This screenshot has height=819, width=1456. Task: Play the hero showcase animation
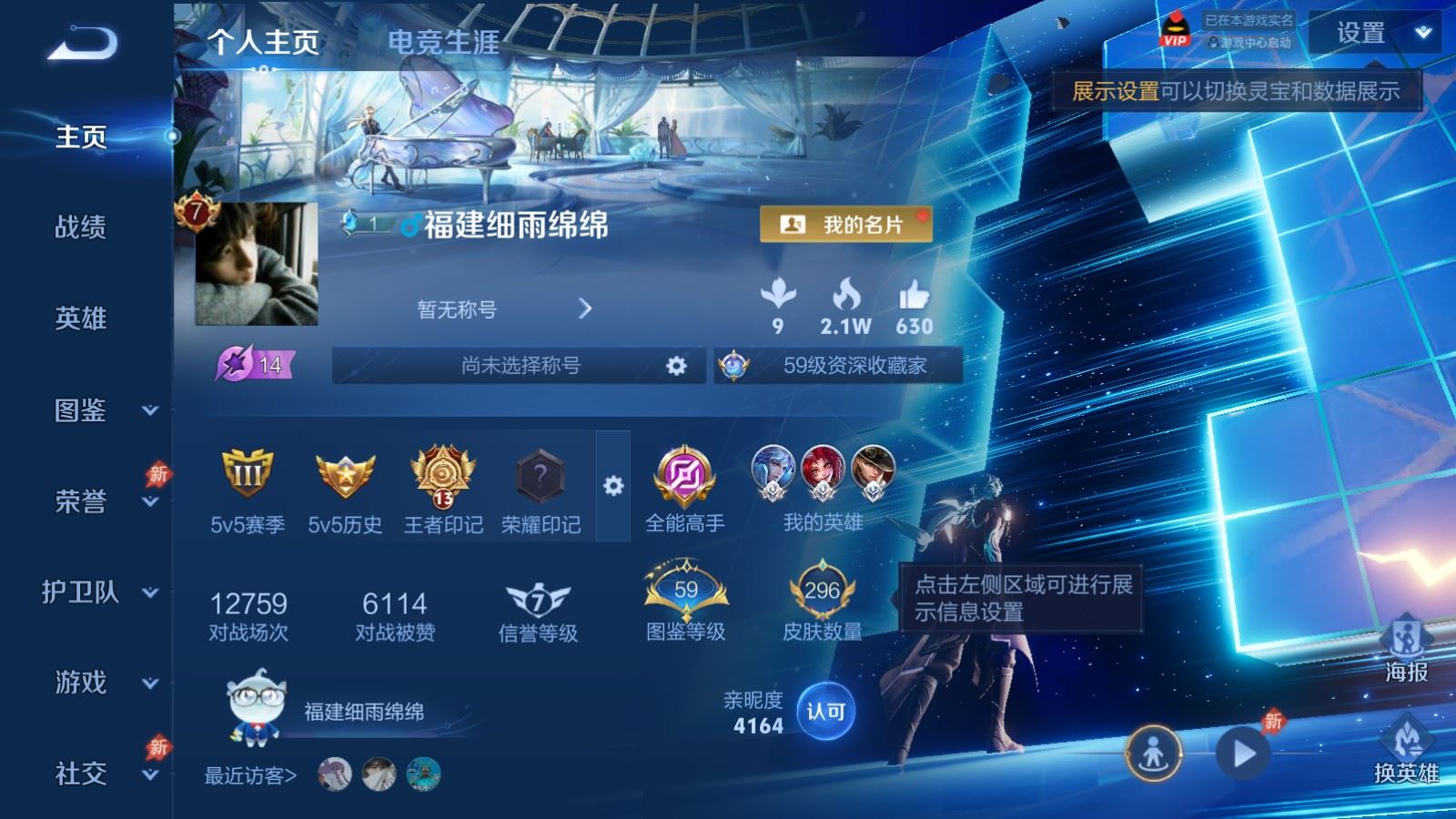(x=1243, y=753)
